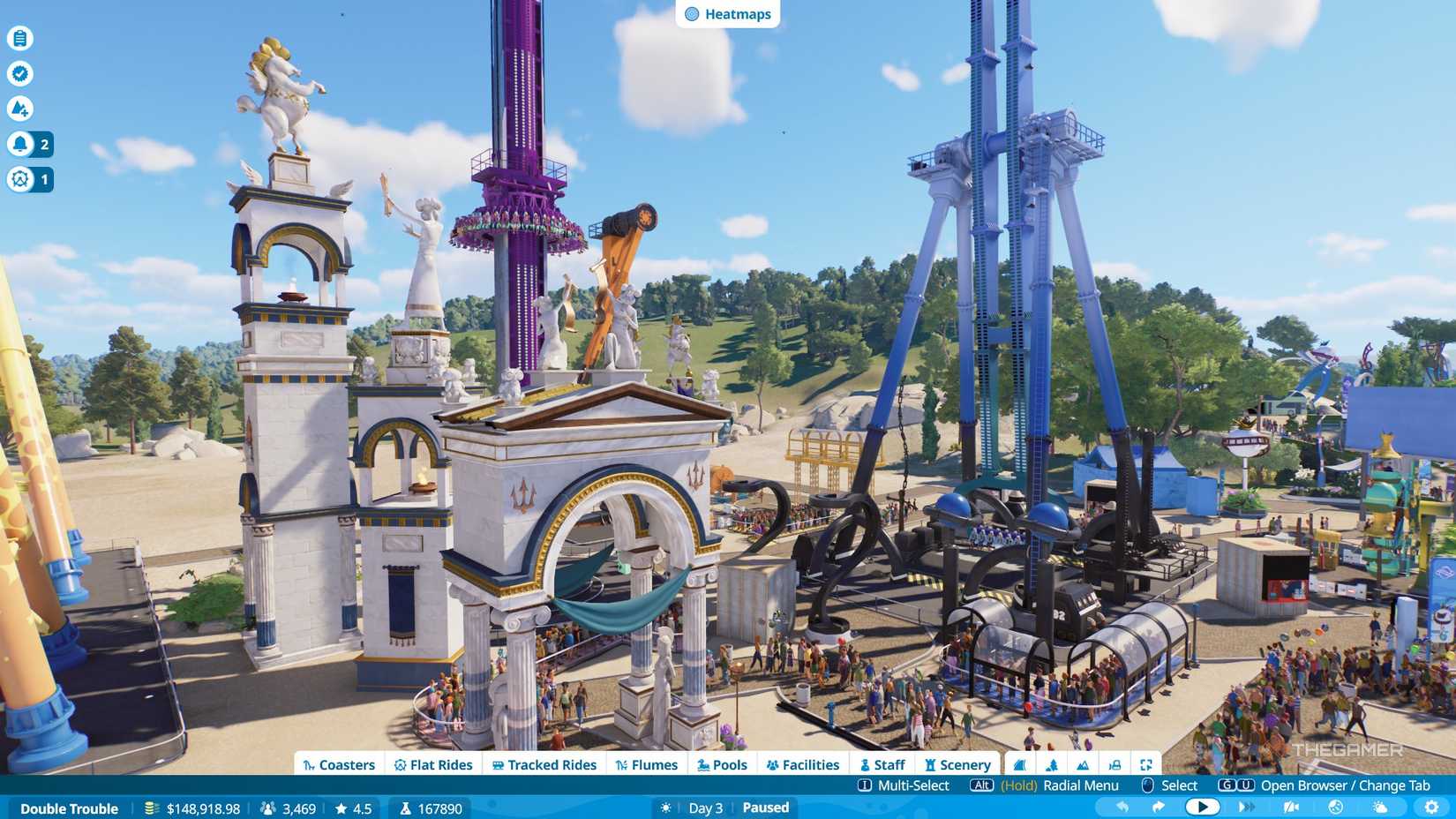This screenshot has height=819, width=1456.
Task: Resume the game with the play button
Action: tap(1203, 806)
